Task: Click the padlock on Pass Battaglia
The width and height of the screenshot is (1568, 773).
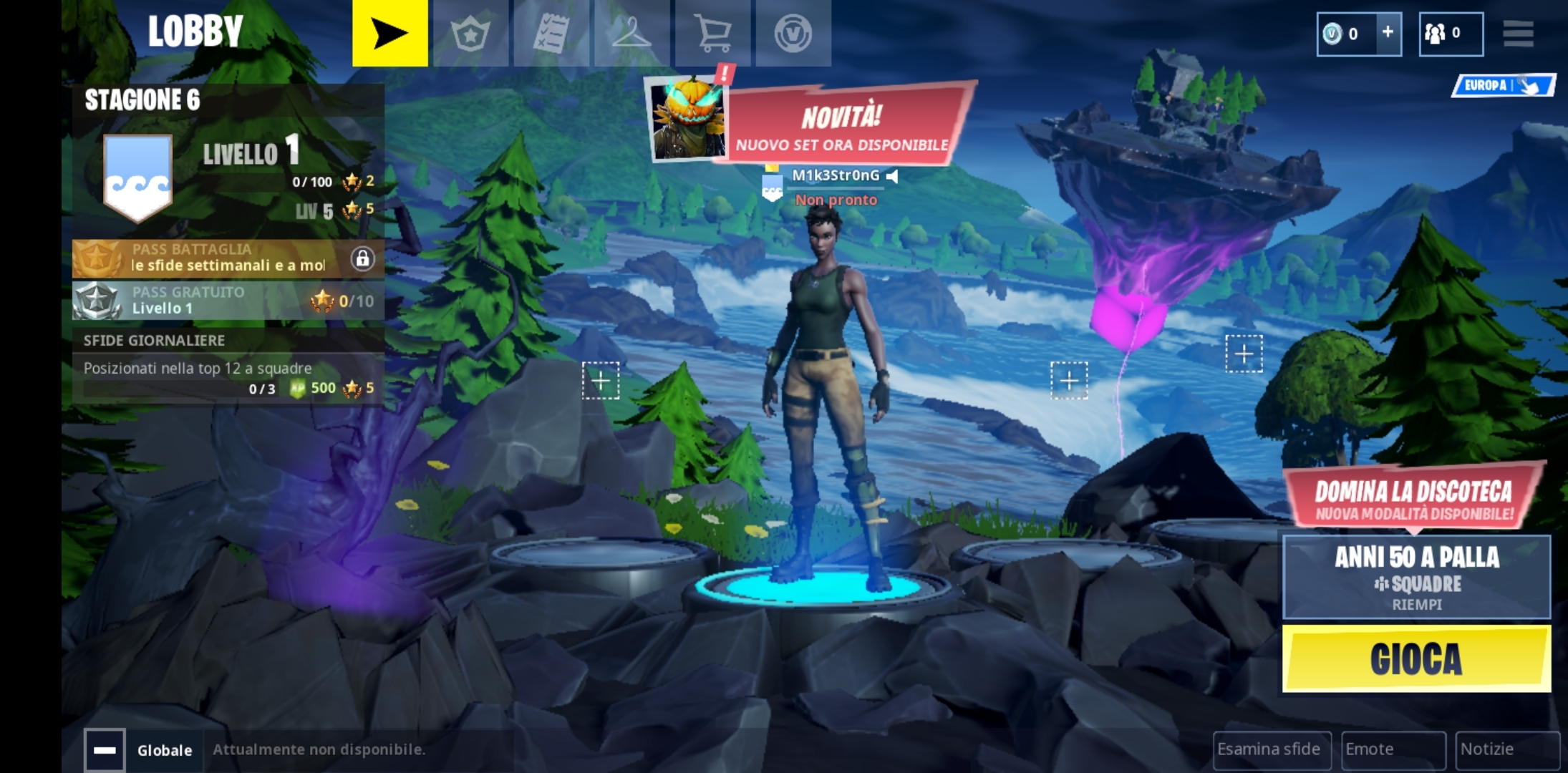Action: [x=364, y=259]
